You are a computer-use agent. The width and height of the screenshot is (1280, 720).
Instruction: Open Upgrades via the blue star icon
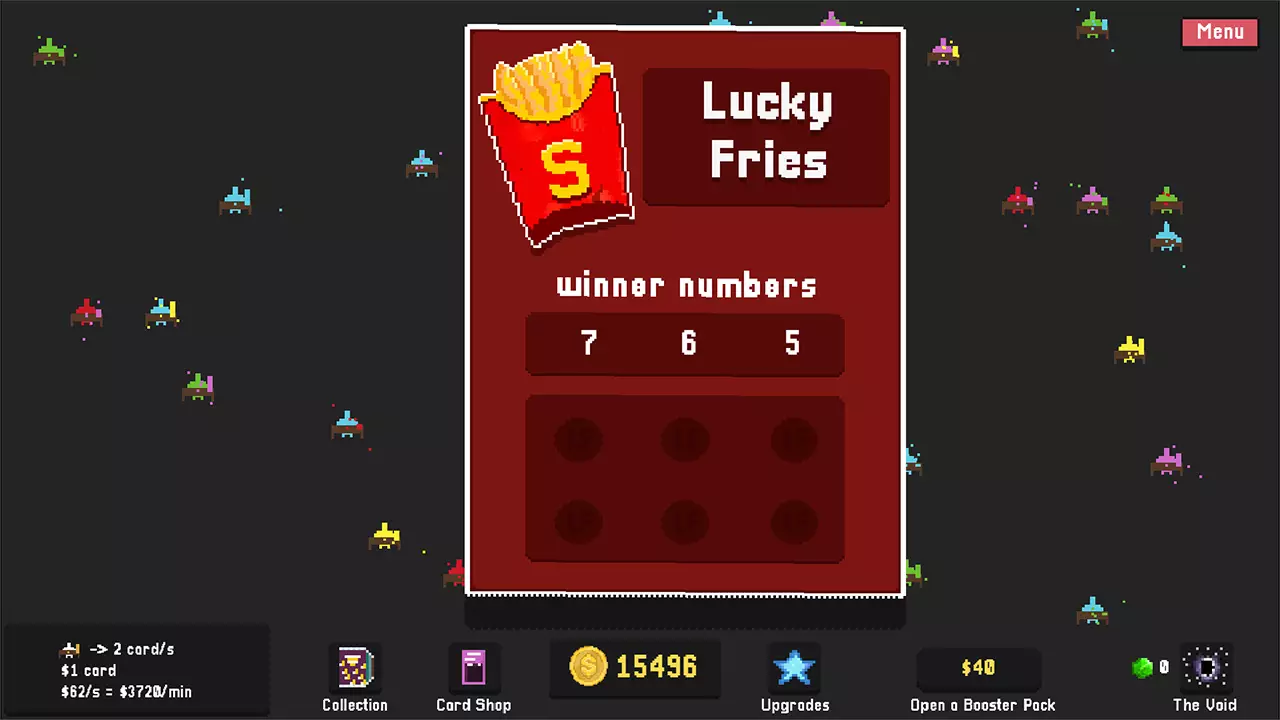pos(794,666)
